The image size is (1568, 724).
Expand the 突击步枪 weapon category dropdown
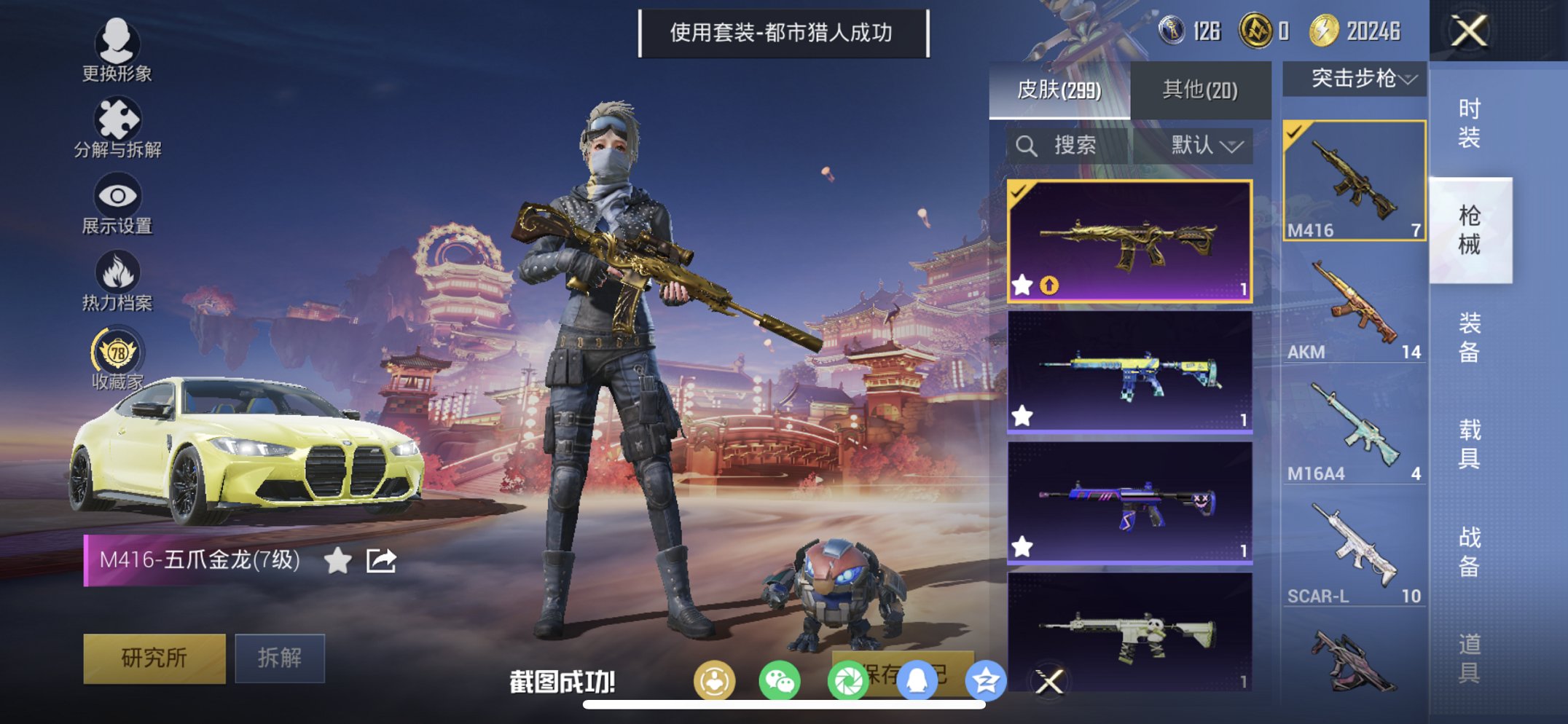click(1357, 79)
